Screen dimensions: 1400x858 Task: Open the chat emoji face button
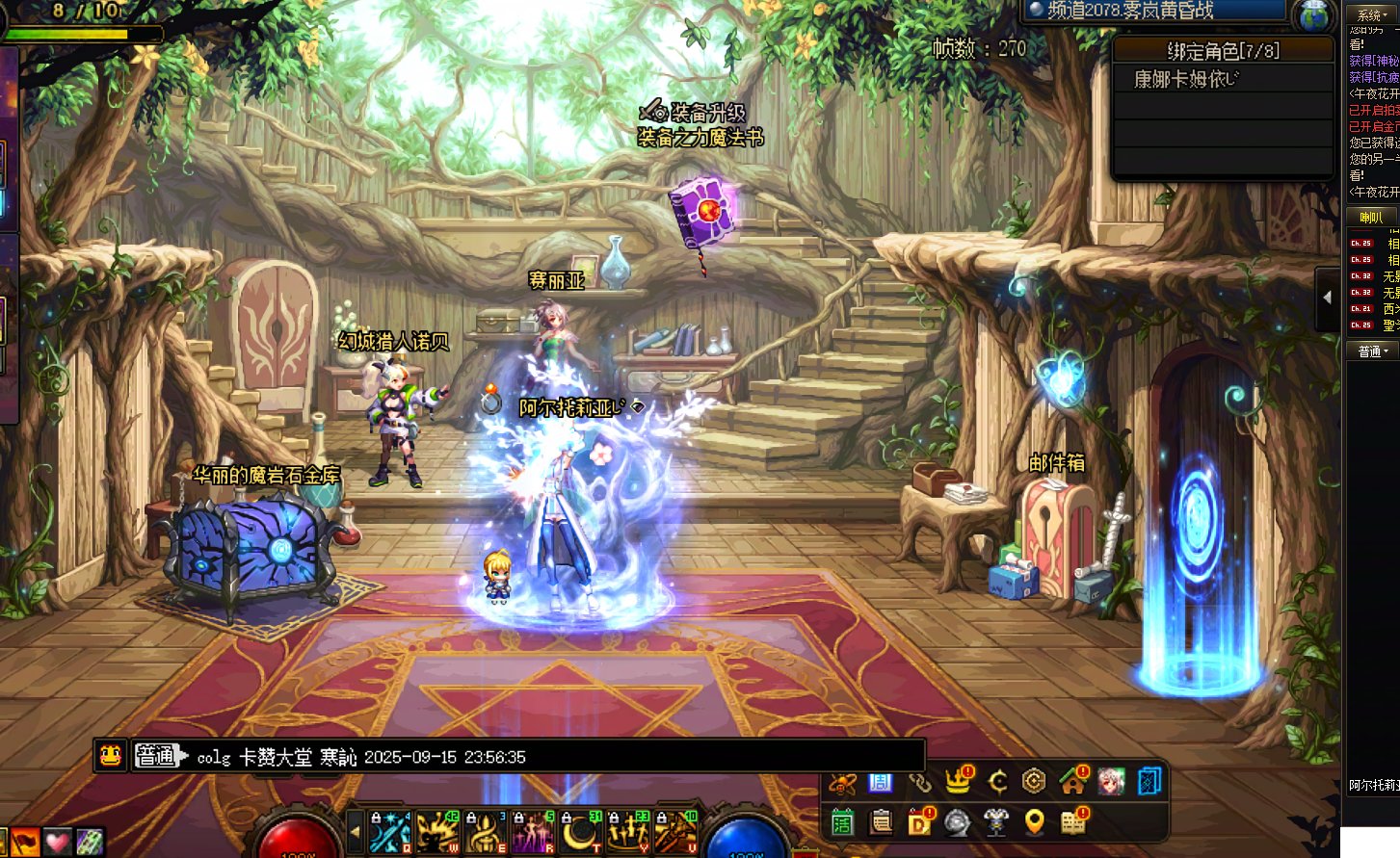(x=111, y=756)
